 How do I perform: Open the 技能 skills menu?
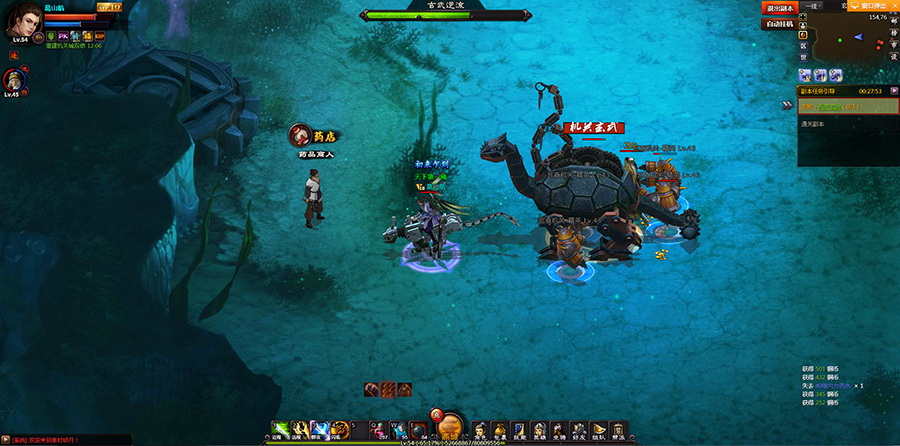(x=518, y=431)
